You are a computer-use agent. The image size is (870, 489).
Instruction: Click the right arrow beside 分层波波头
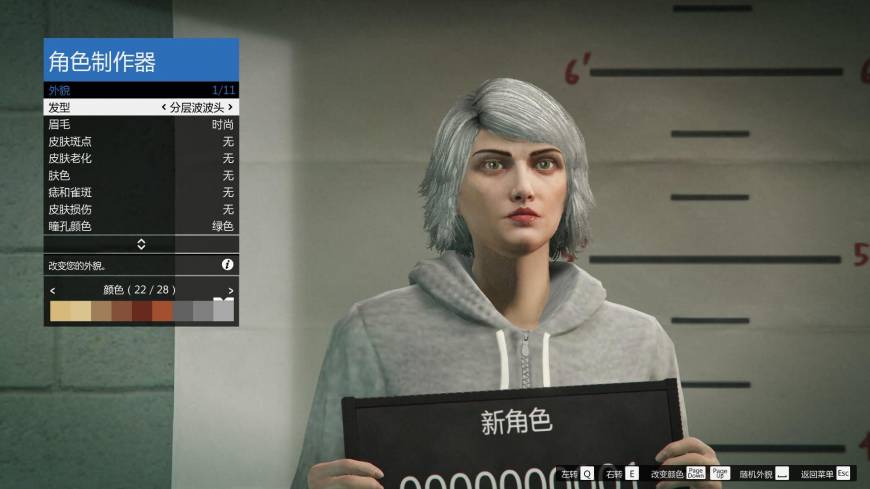tap(230, 107)
